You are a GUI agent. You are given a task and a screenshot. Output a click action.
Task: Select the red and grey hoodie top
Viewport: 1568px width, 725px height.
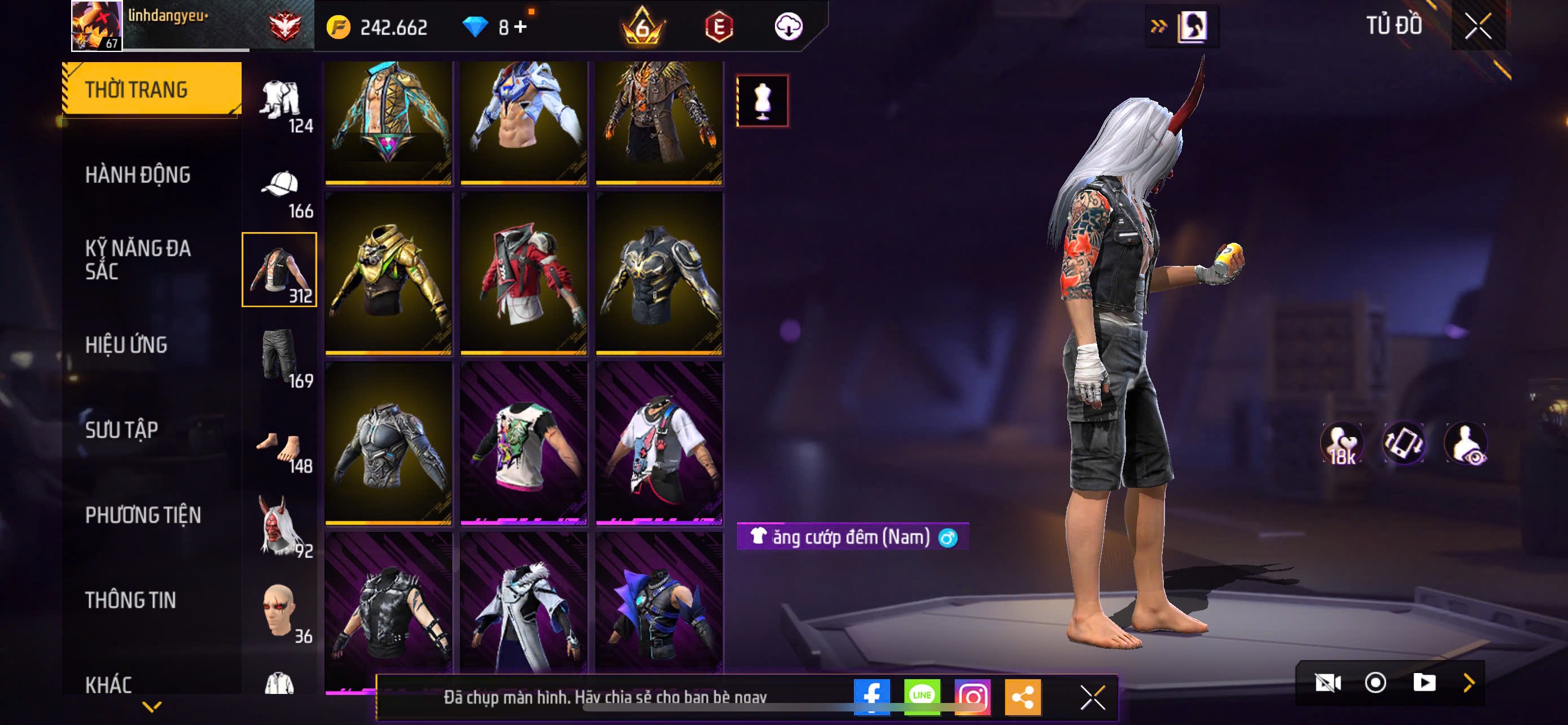coord(523,273)
